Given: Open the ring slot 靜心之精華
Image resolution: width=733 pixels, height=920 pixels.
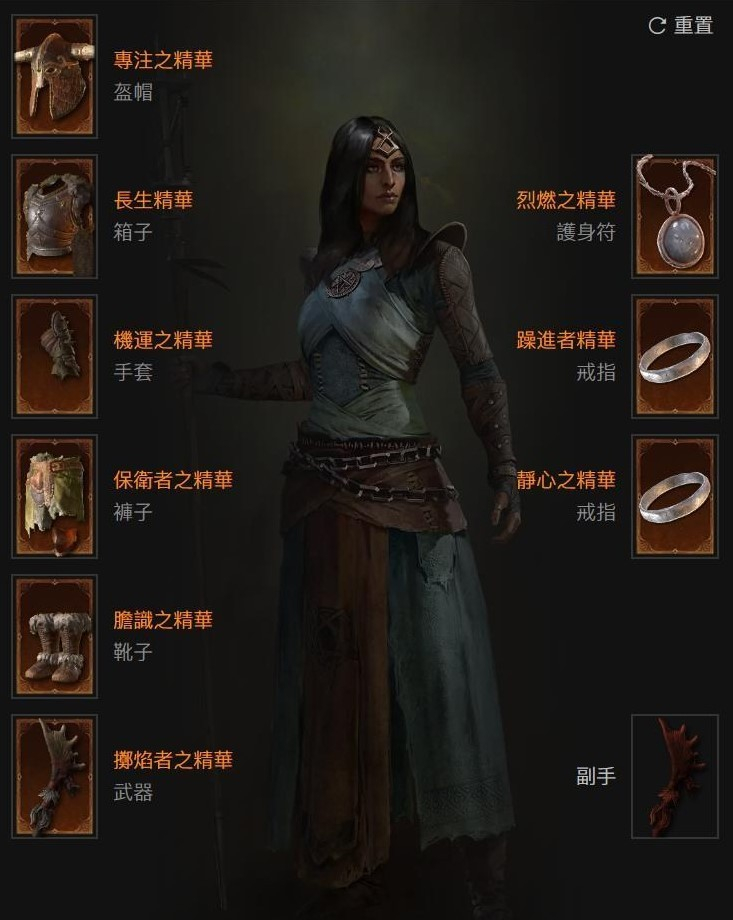Looking at the screenshot, I should [x=675, y=496].
